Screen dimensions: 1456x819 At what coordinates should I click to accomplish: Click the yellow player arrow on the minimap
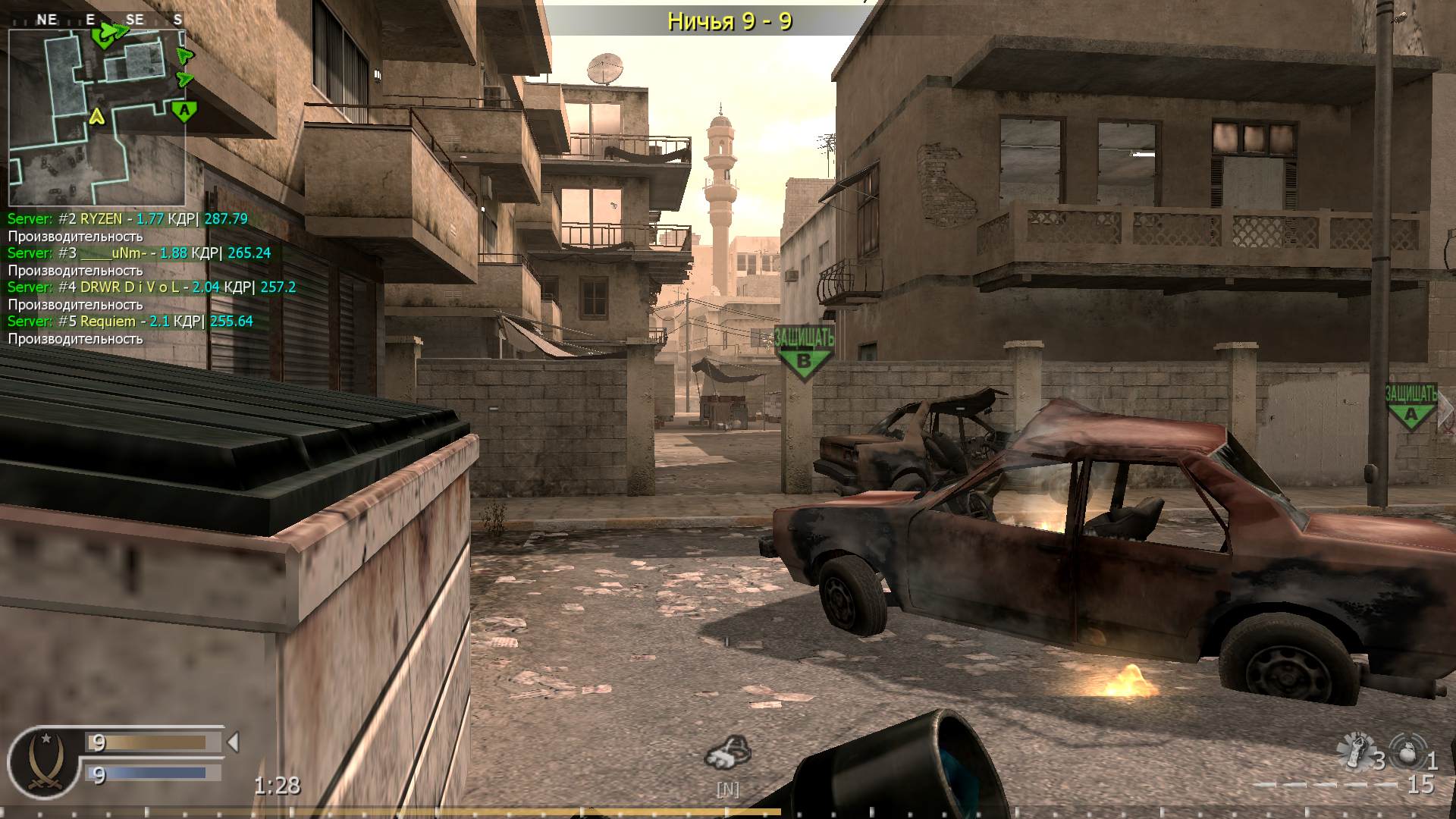96,118
